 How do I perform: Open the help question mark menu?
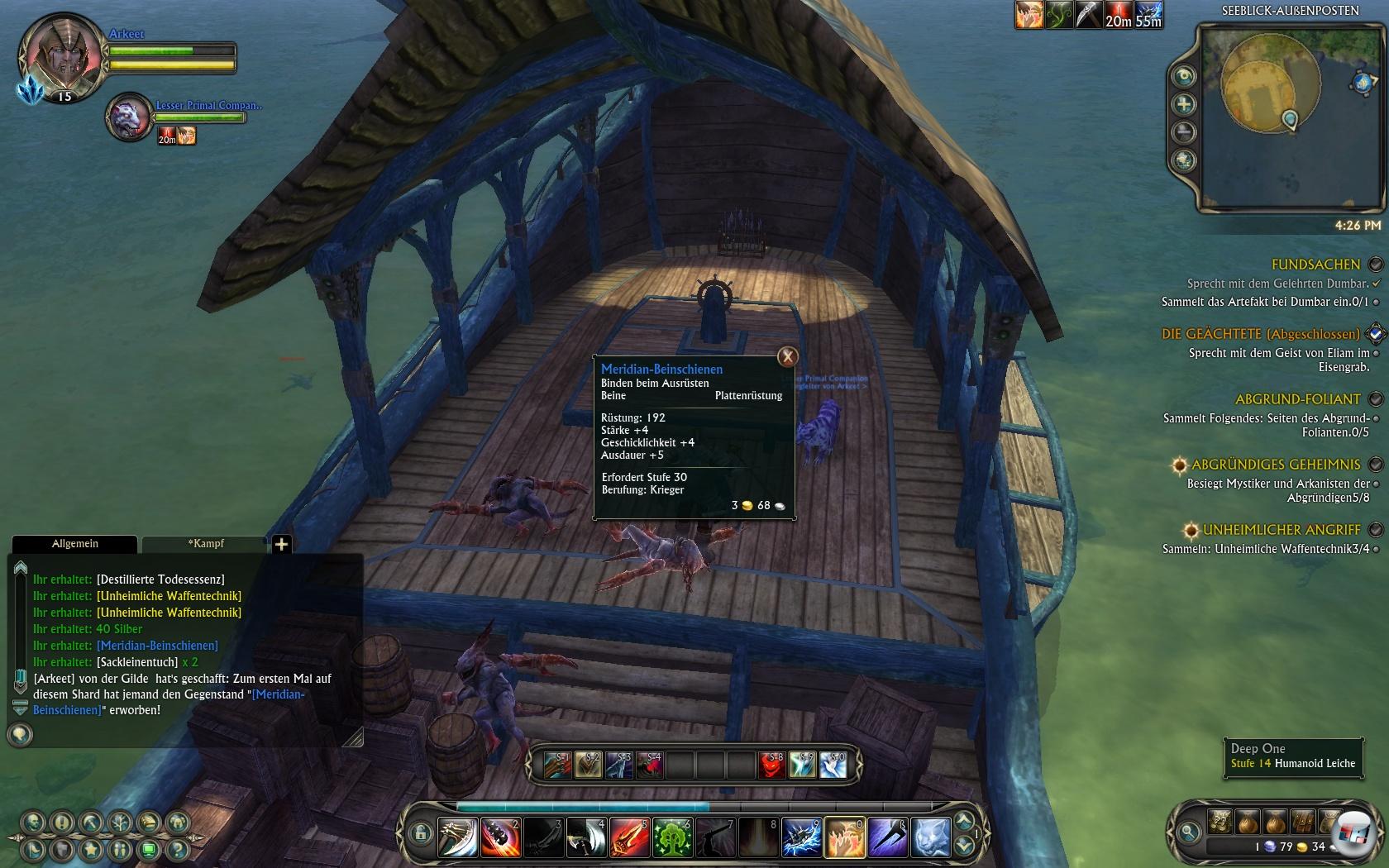click(177, 849)
